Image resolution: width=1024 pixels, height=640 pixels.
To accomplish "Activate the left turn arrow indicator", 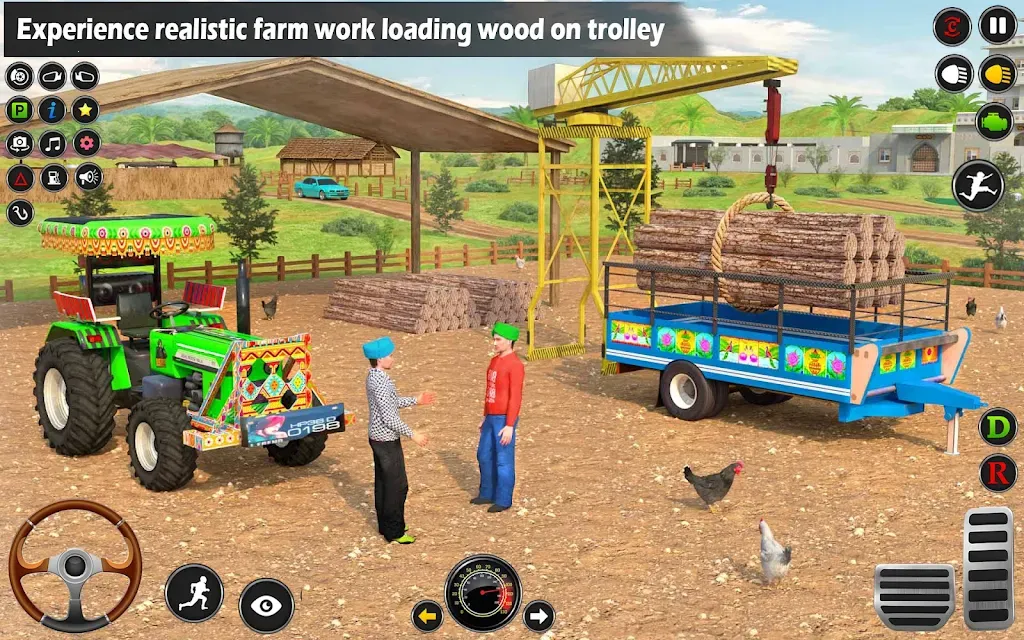I will (427, 616).
